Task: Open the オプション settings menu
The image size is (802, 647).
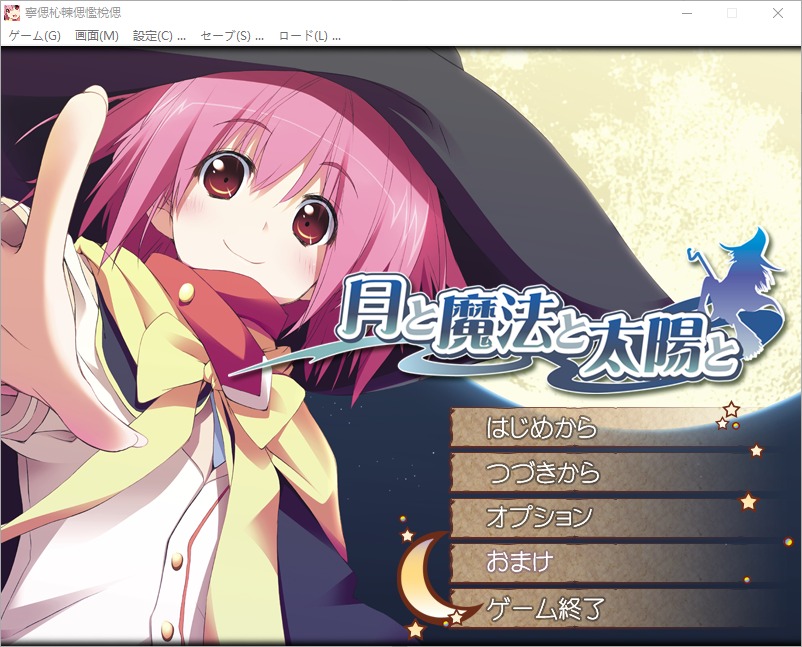Action: tap(539, 517)
